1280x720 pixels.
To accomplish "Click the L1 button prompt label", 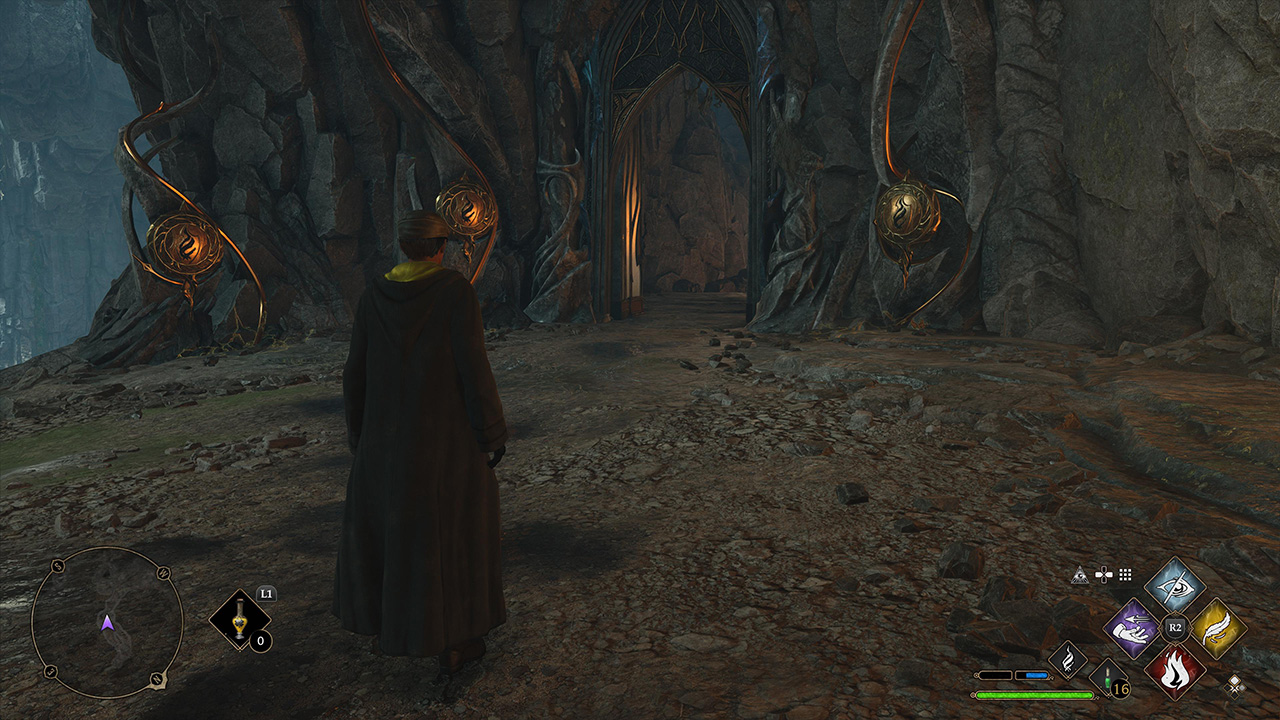I will click(x=266, y=595).
